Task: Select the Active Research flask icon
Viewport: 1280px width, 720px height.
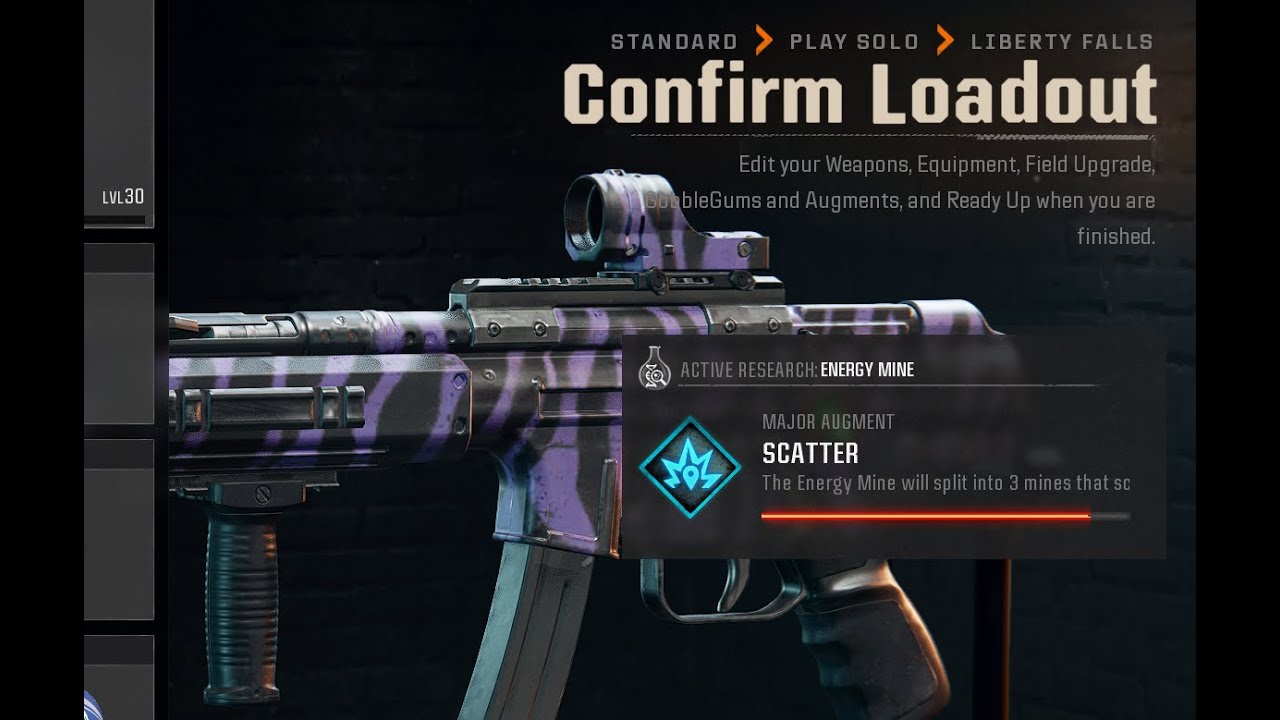Action: [x=653, y=369]
